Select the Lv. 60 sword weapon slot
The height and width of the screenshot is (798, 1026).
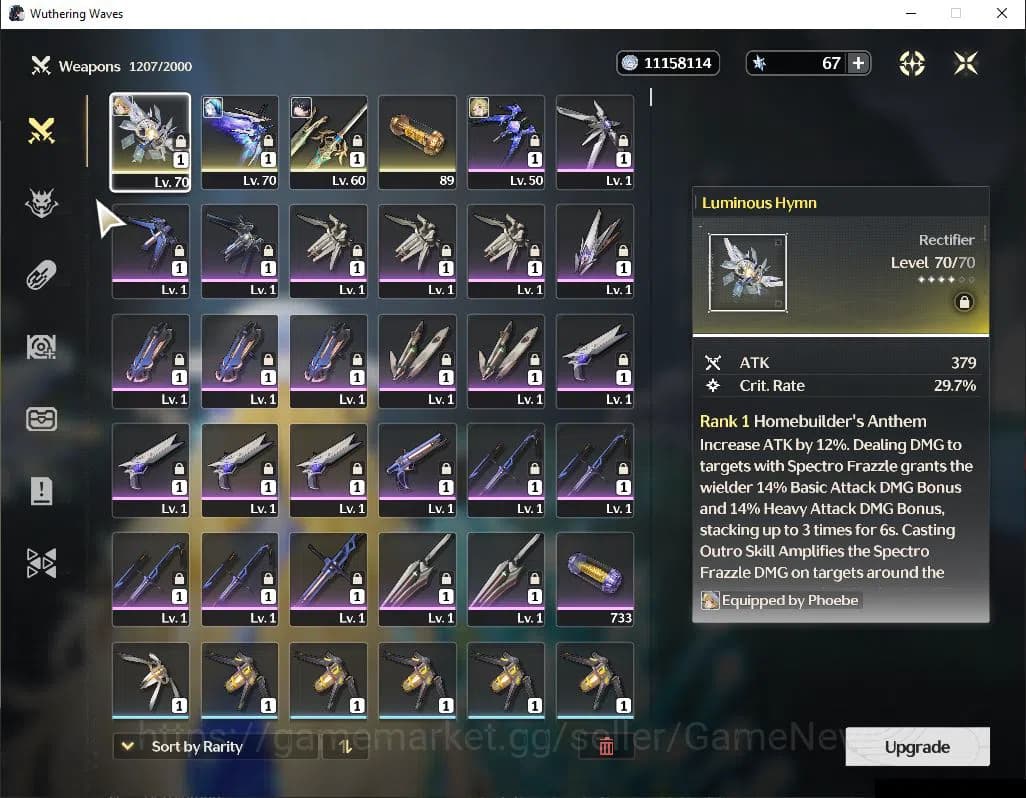coord(328,142)
